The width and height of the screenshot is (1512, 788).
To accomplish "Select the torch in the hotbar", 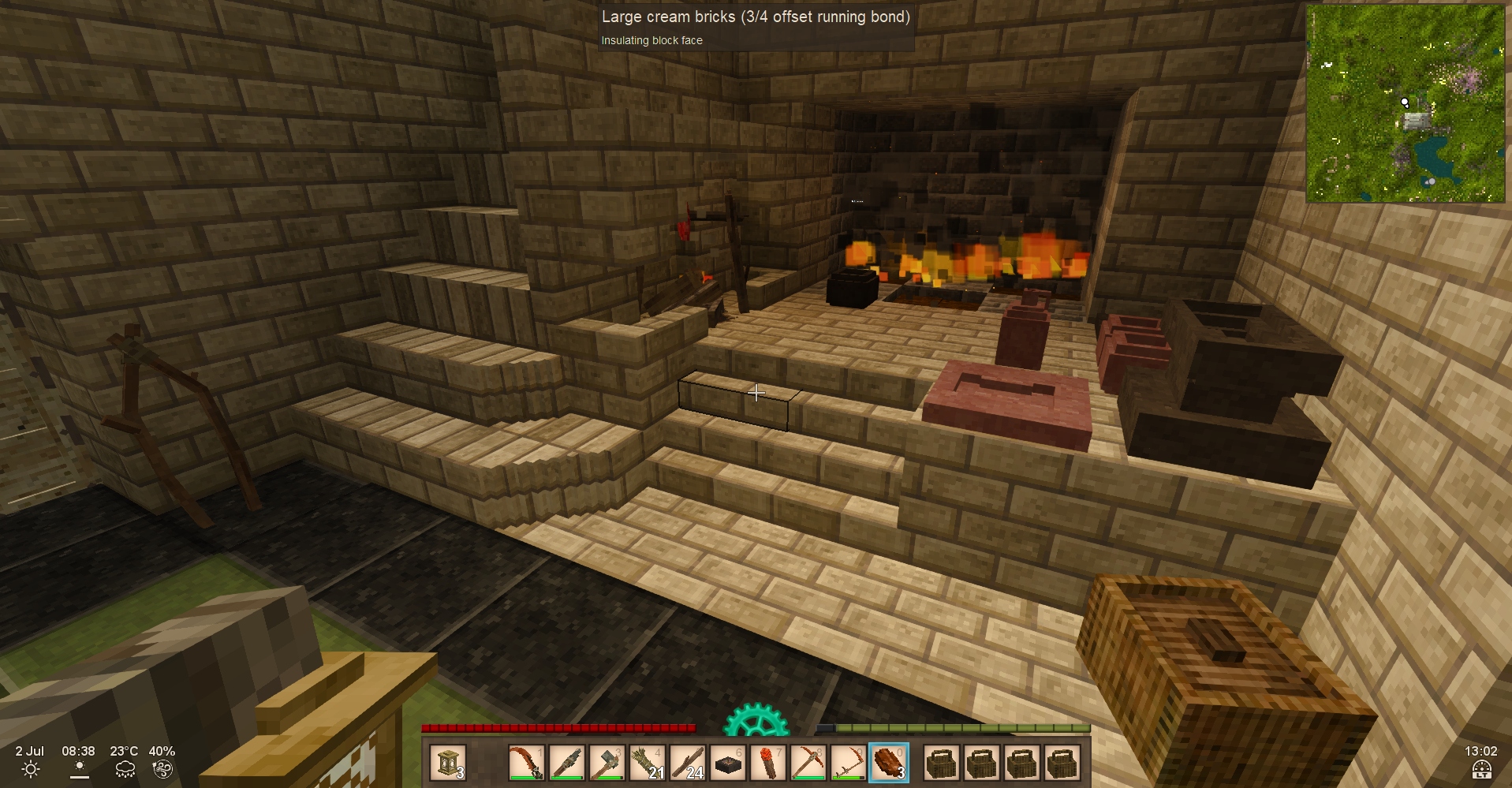I will coord(768,763).
